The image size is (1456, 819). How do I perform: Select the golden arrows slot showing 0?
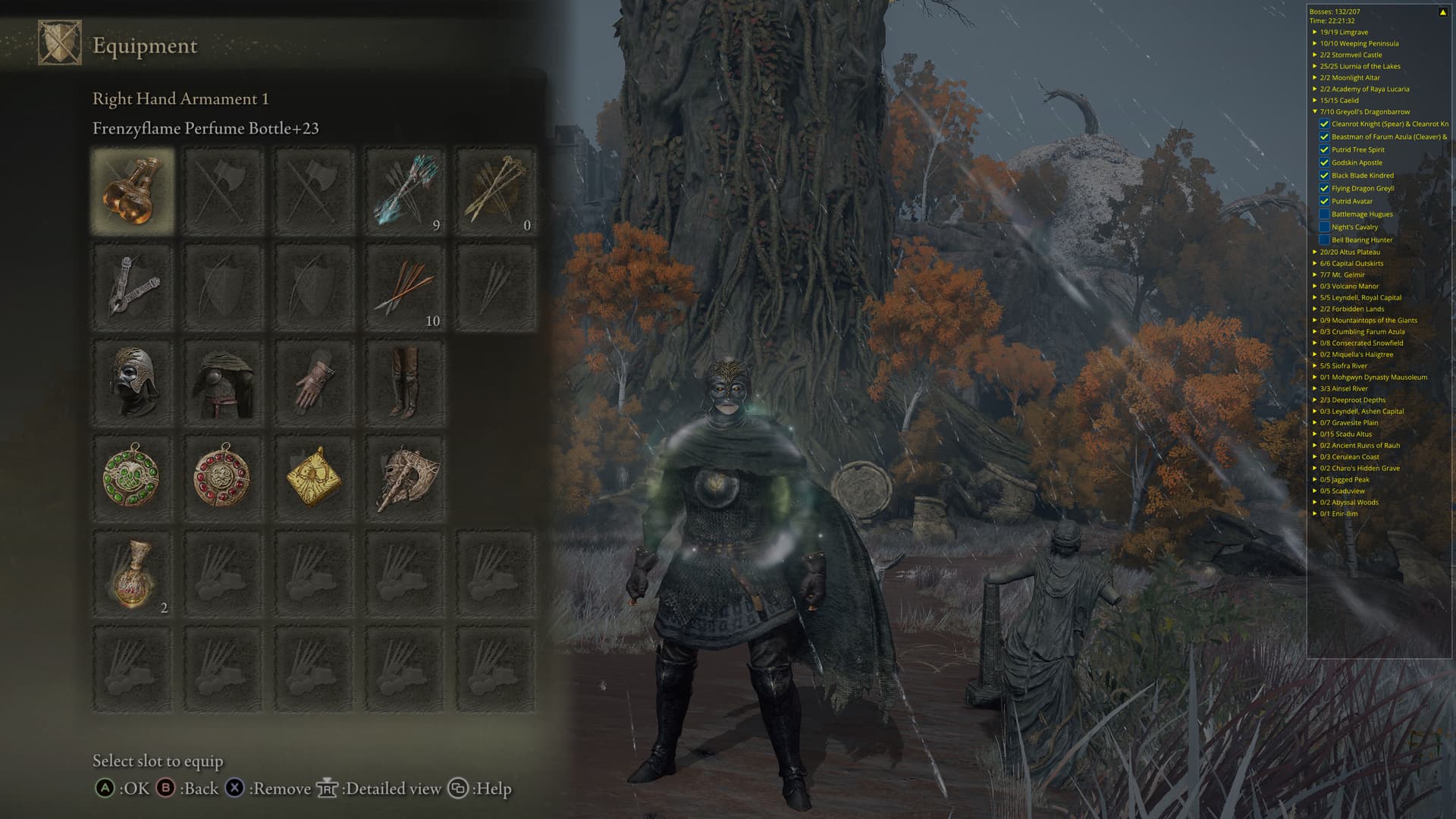coord(496,190)
